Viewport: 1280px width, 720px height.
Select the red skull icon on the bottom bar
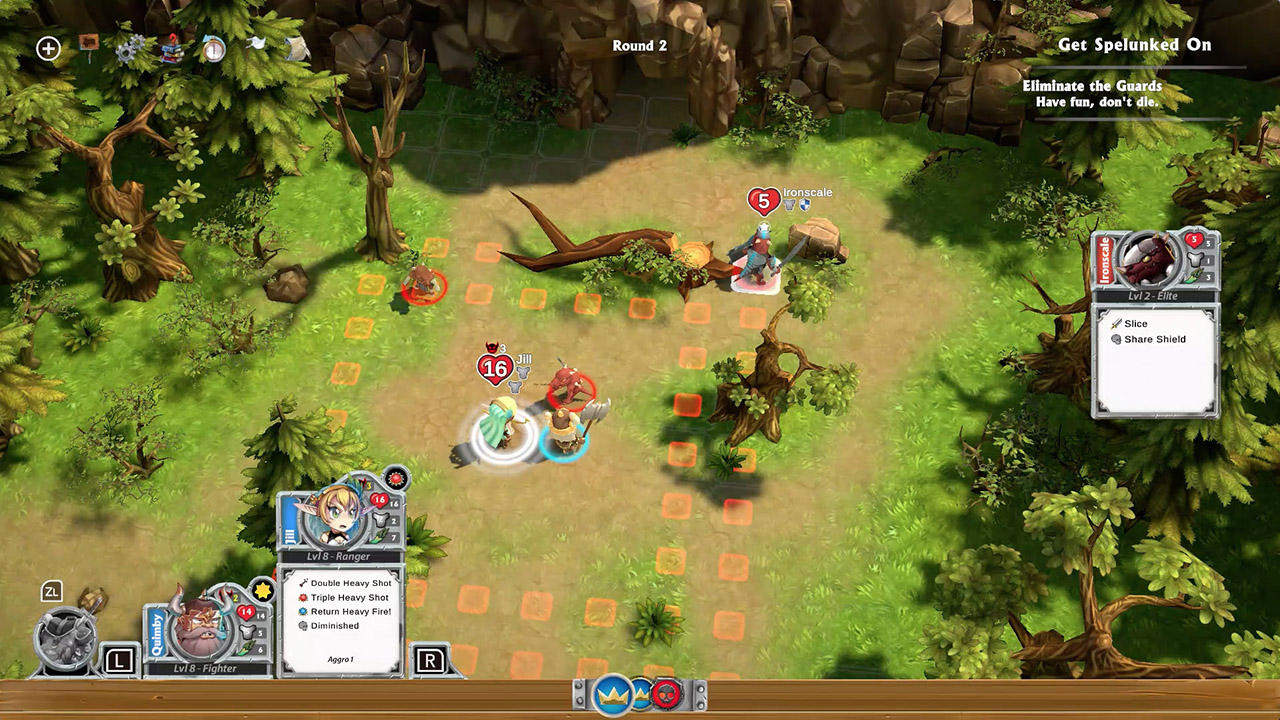(668, 694)
